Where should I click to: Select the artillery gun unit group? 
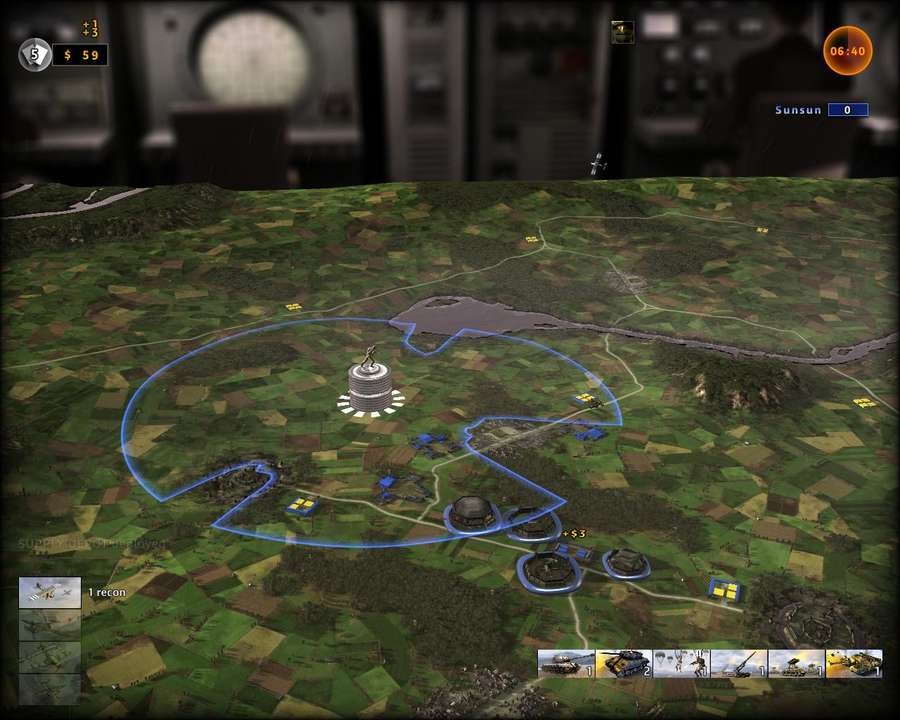tap(738, 664)
